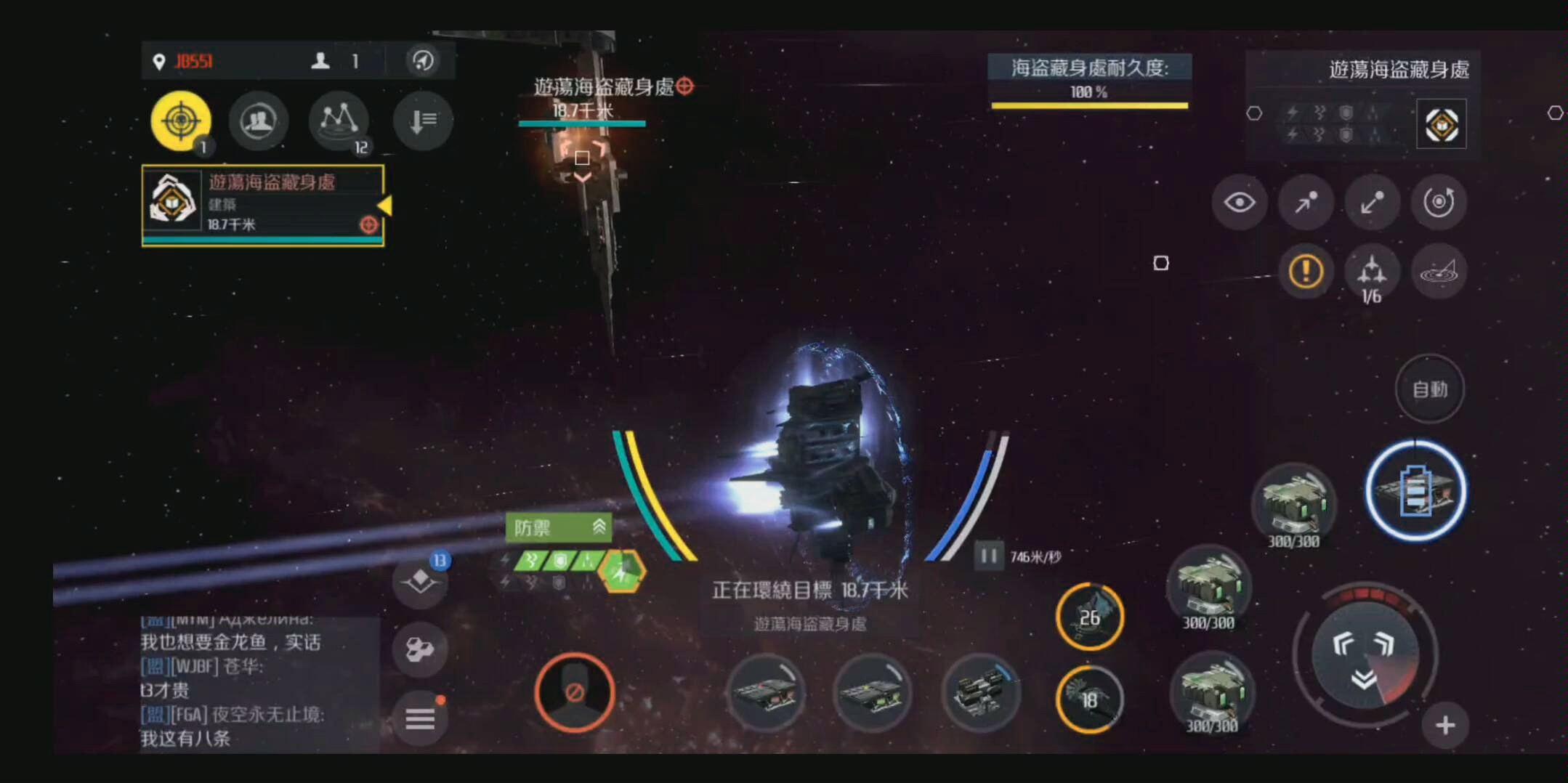Switch to the star map network tab
This screenshot has width=1568, height=783.
(339, 121)
